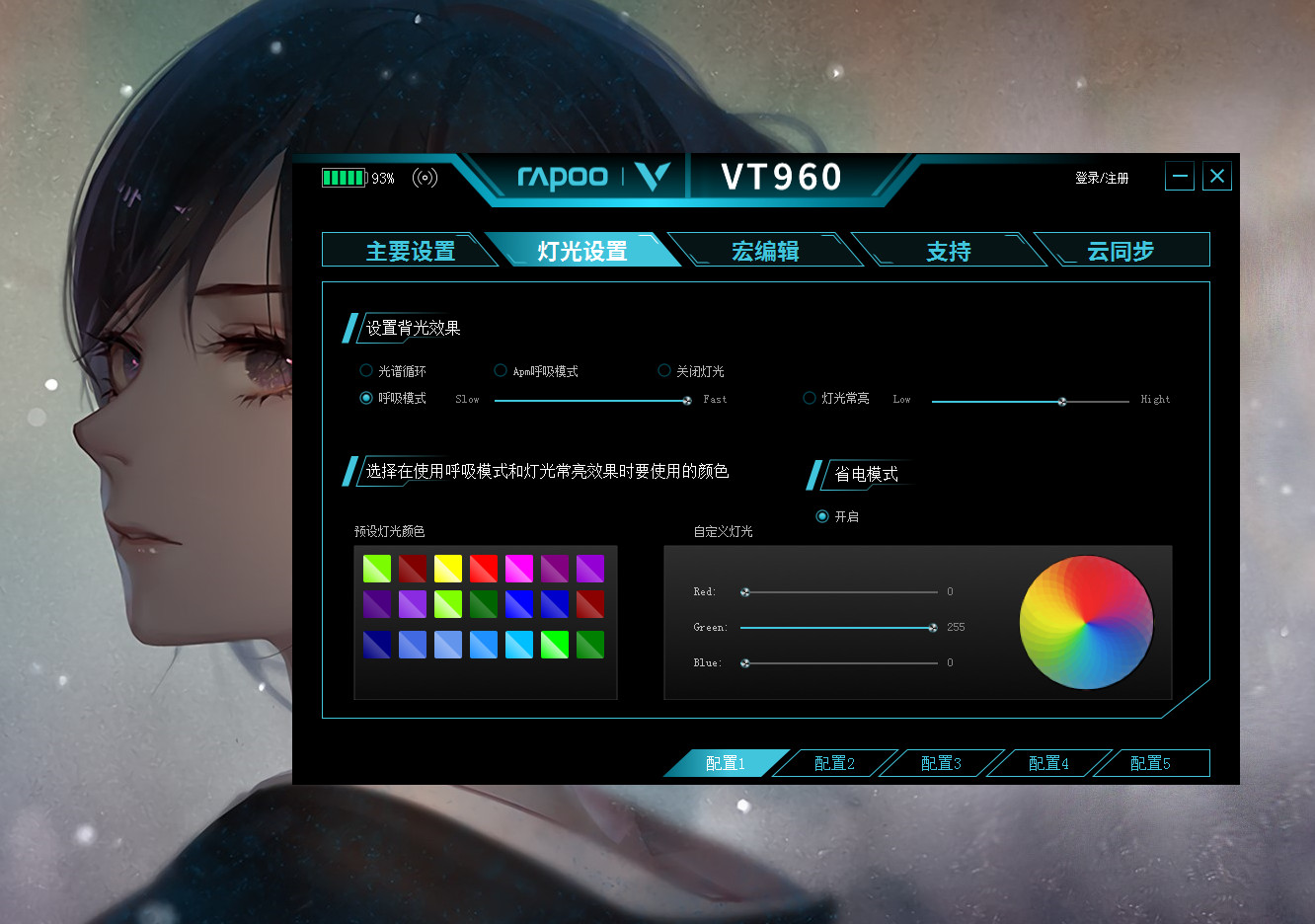Click the rapoo logo in the header
This screenshot has width=1315, height=924.
(563, 177)
